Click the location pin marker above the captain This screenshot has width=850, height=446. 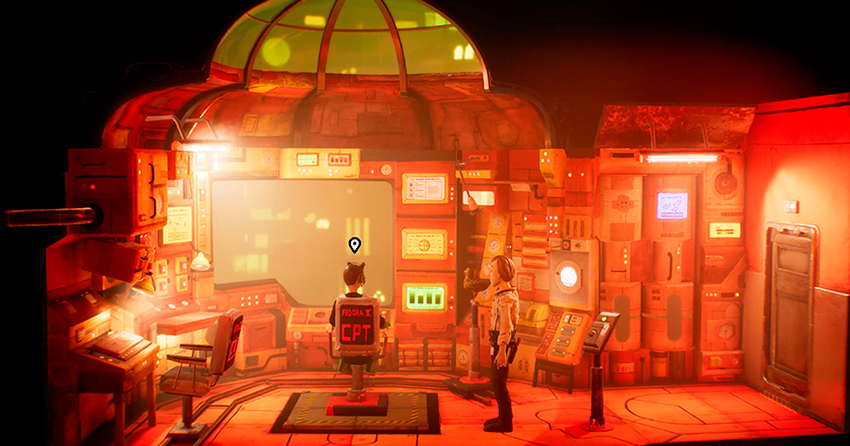click(354, 244)
